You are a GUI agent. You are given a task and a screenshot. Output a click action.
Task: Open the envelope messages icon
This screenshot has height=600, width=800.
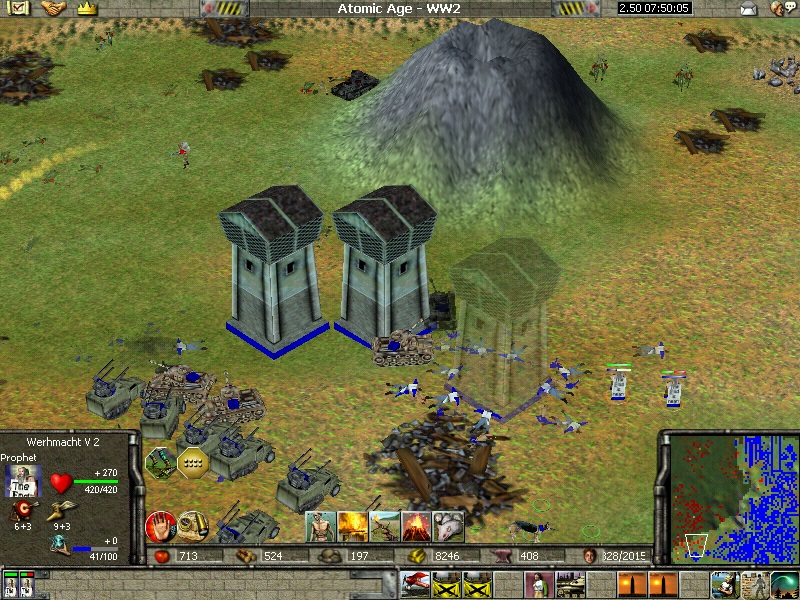[x=747, y=9]
